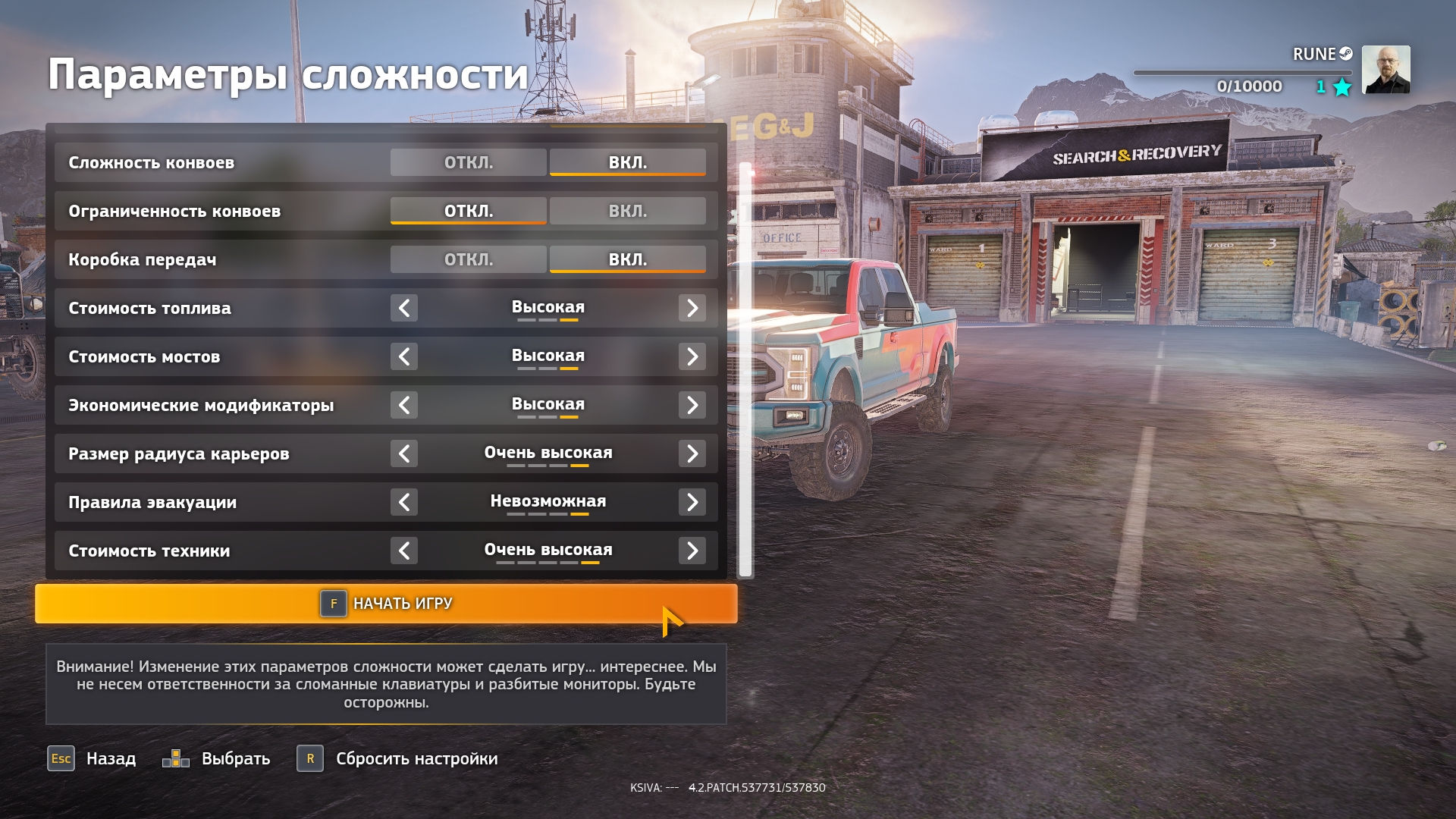Lower Стоимость техники with left arrow
The width and height of the screenshot is (1456, 819).
404,551
